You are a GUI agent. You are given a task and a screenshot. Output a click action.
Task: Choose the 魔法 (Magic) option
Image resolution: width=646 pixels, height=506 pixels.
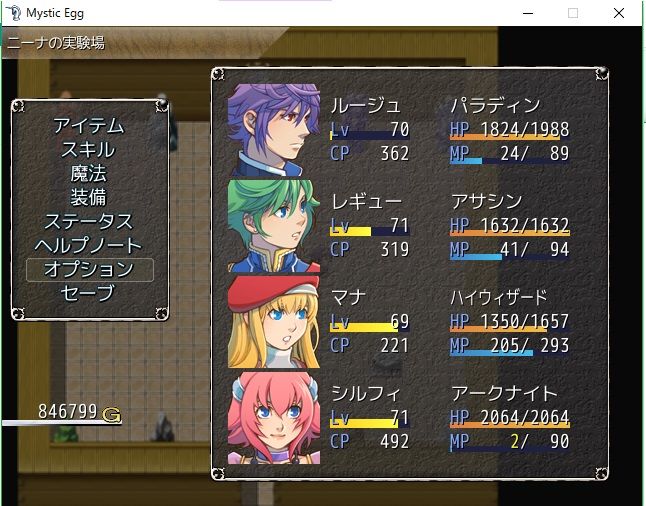pyautogui.click(x=88, y=174)
